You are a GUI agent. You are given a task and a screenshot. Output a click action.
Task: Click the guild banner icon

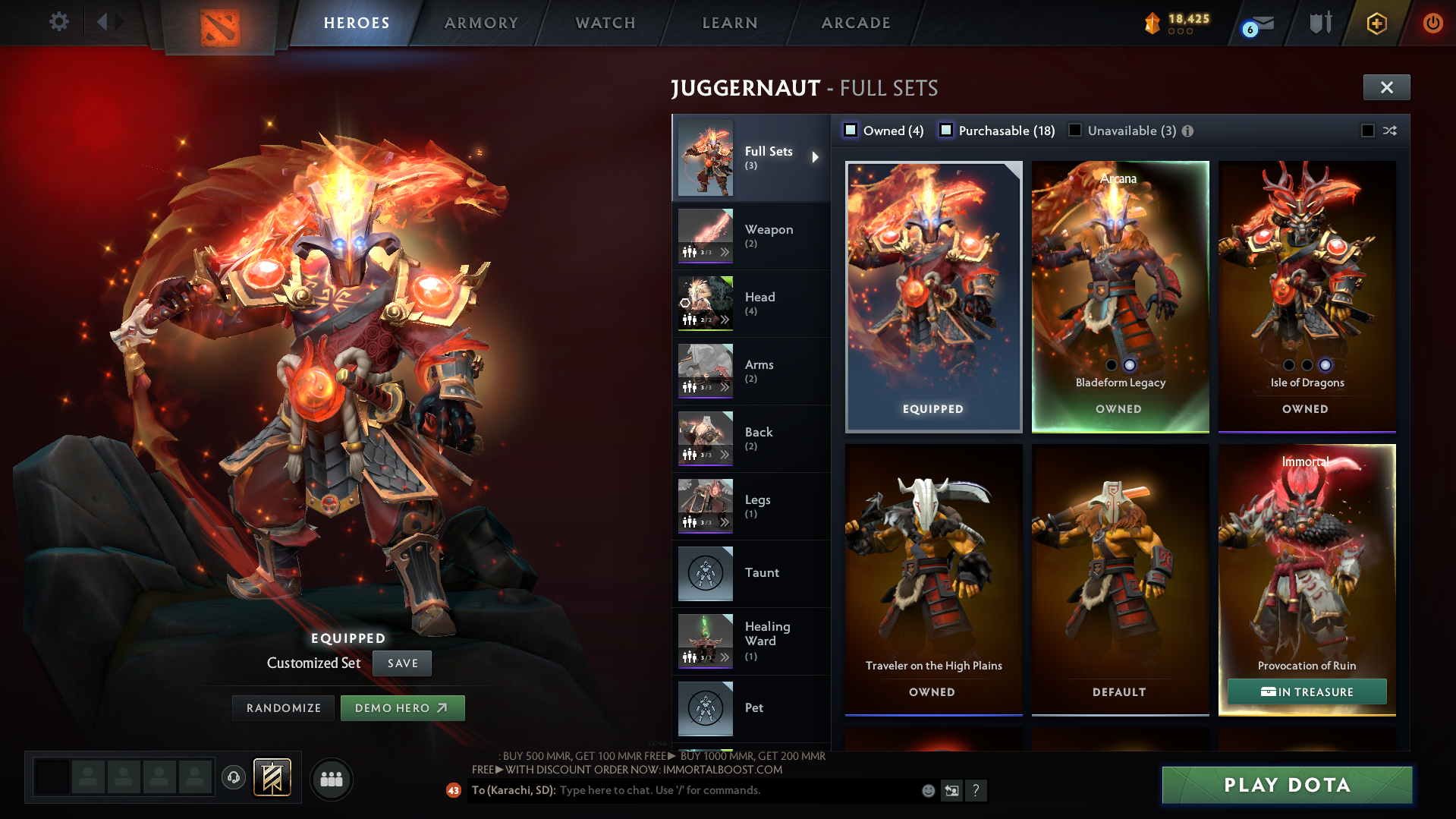point(272,777)
